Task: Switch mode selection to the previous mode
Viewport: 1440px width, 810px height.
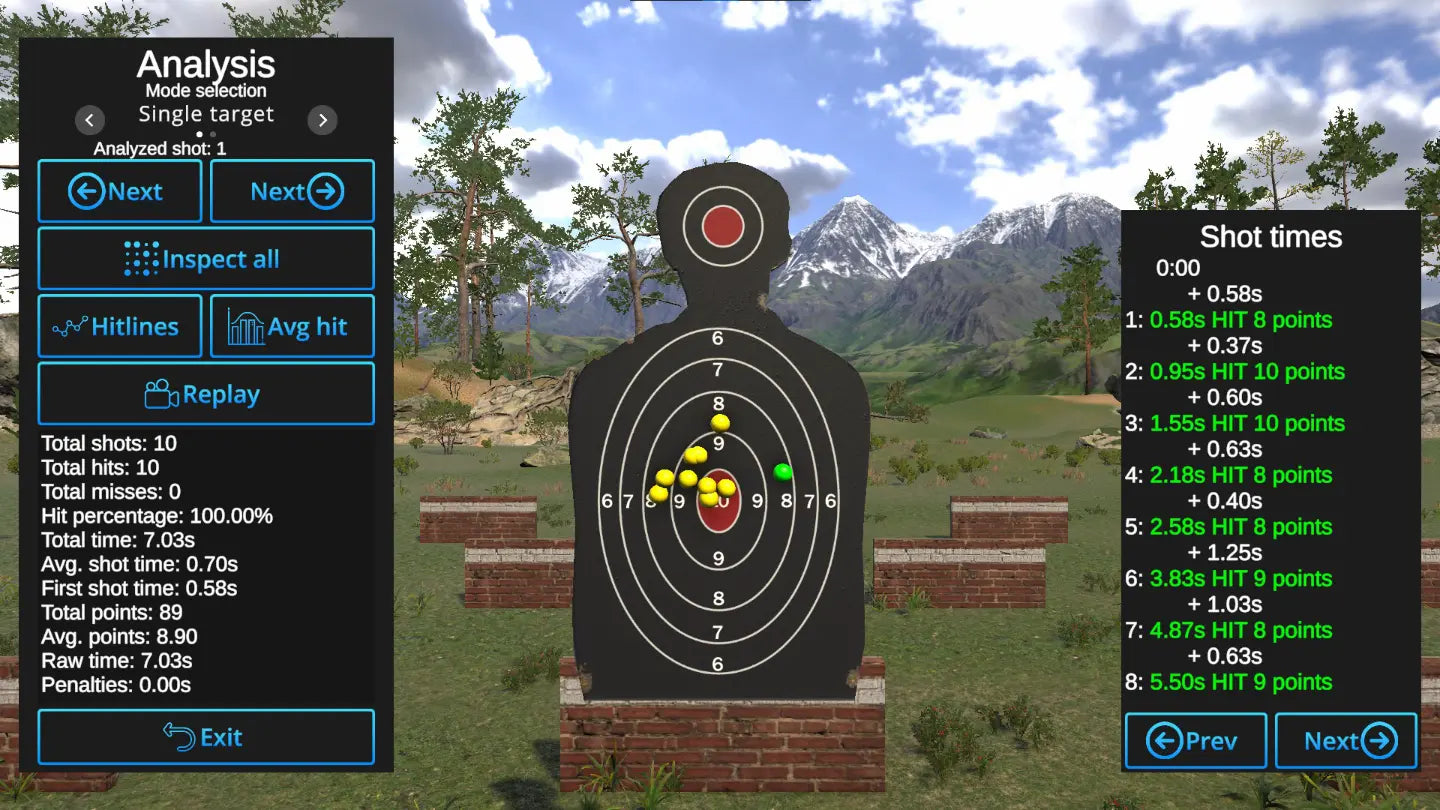Action: [x=89, y=121]
